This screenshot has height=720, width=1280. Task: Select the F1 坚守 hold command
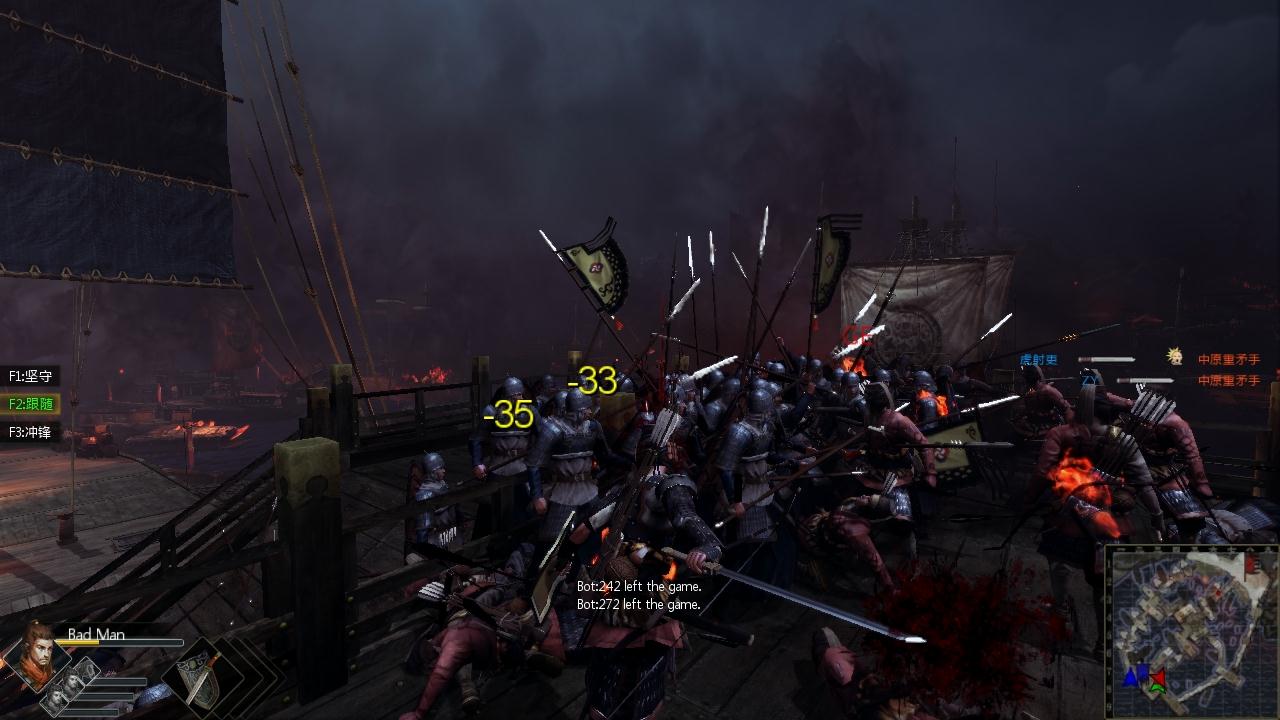30,376
